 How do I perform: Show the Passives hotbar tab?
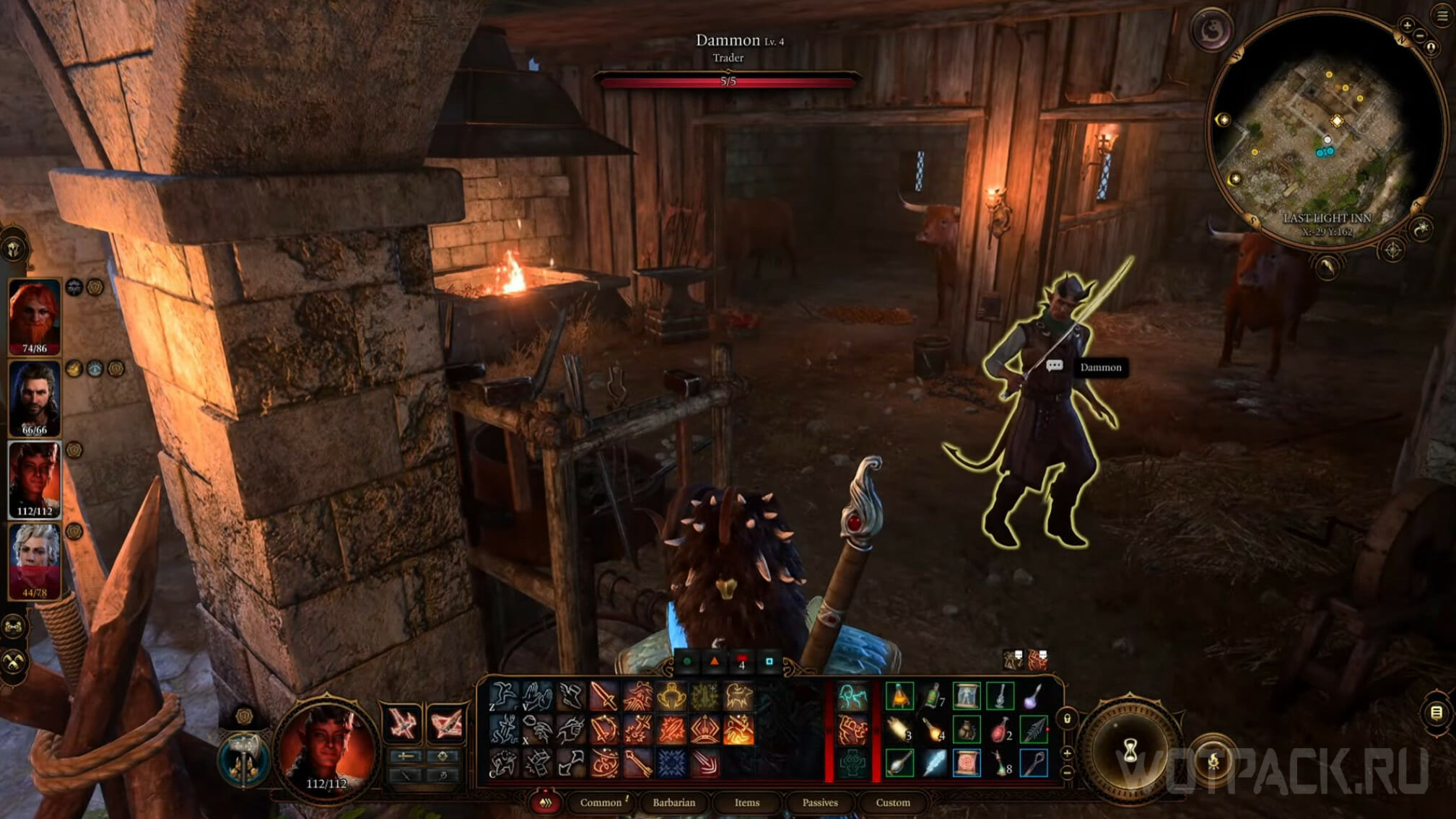[x=820, y=802]
